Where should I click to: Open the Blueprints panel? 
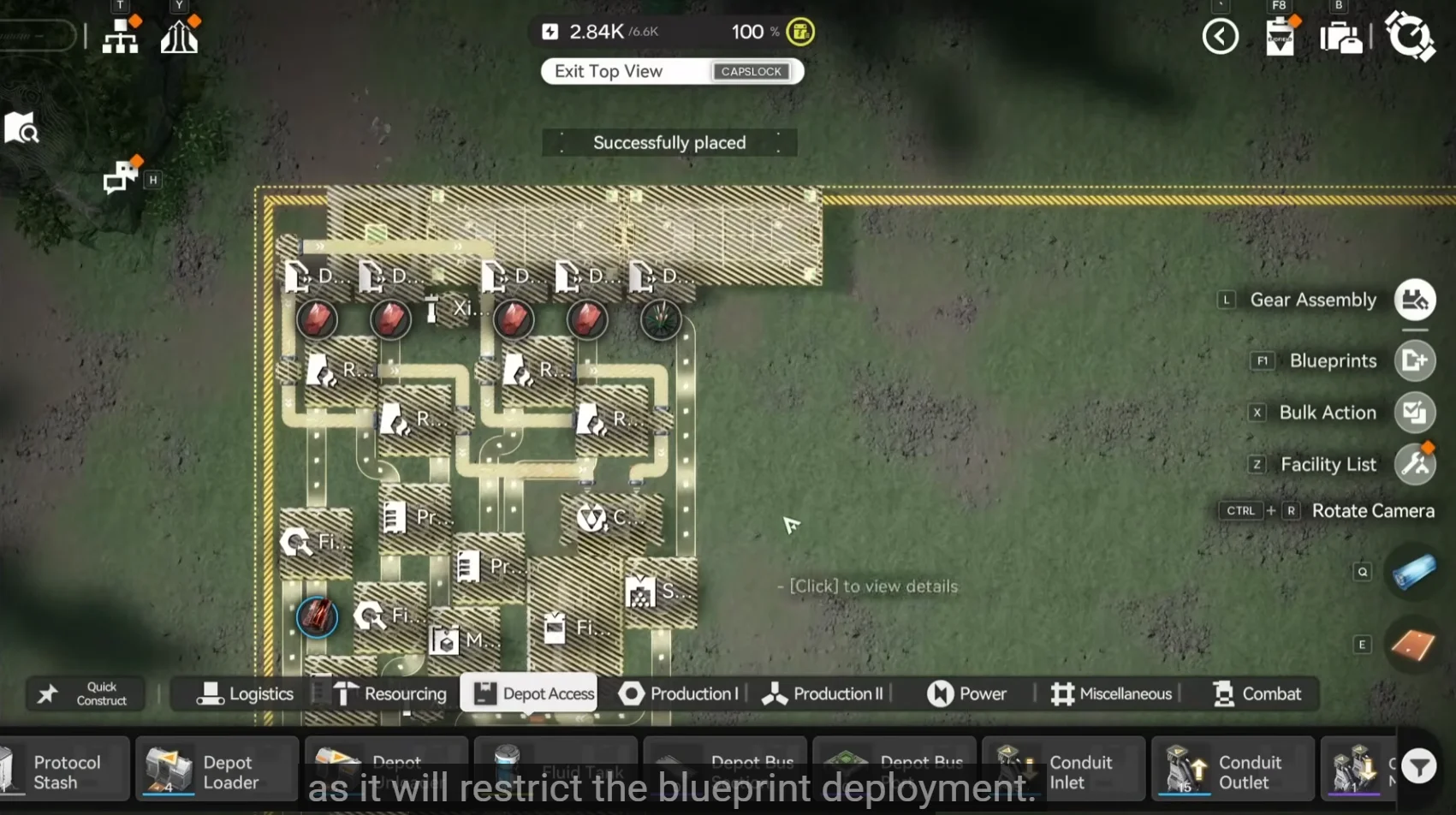pos(1413,360)
